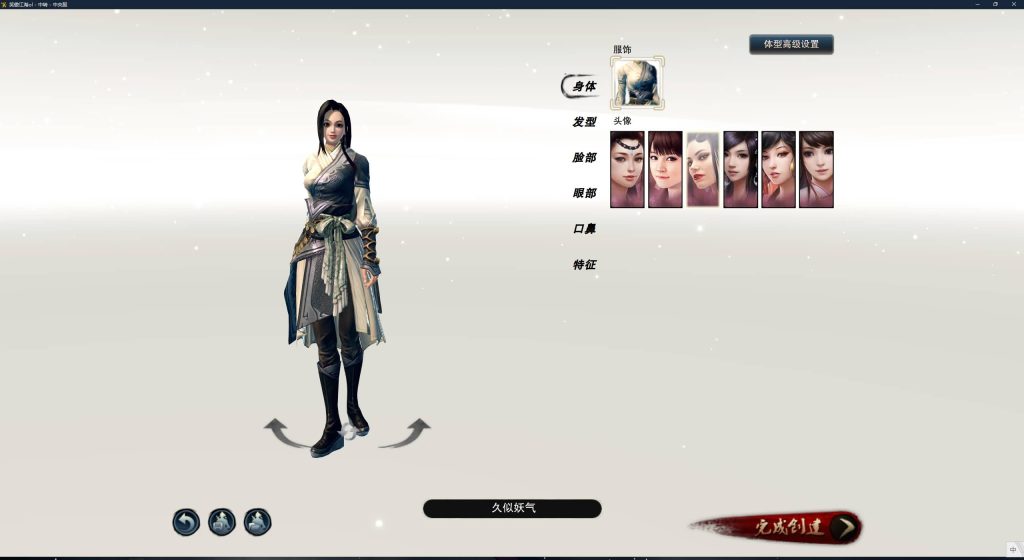
Task: Select the highlighted red-lipped portrait
Action: pyautogui.click(x=703, y=169)
